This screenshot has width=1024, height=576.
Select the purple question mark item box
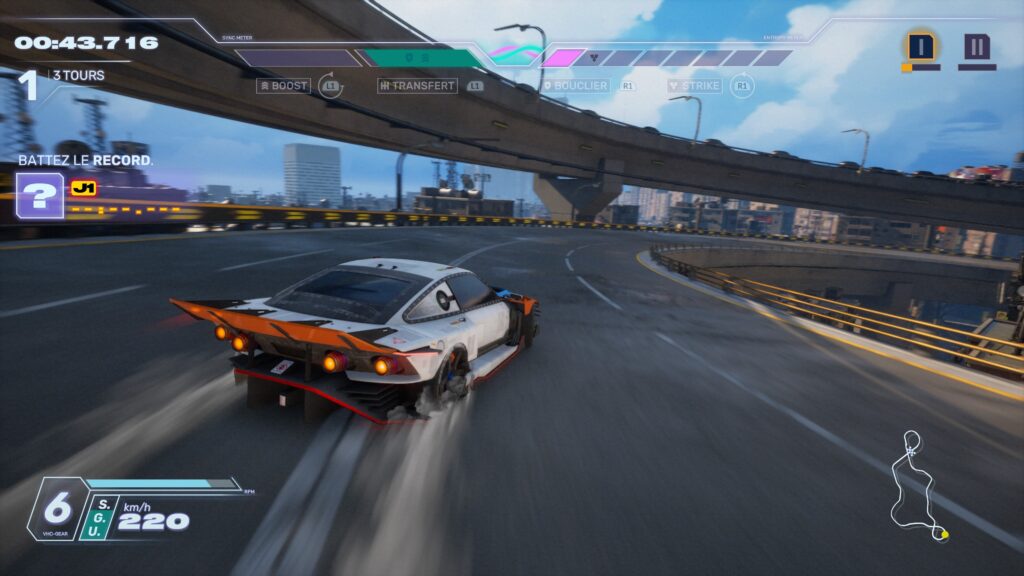[x=40, y=196]
